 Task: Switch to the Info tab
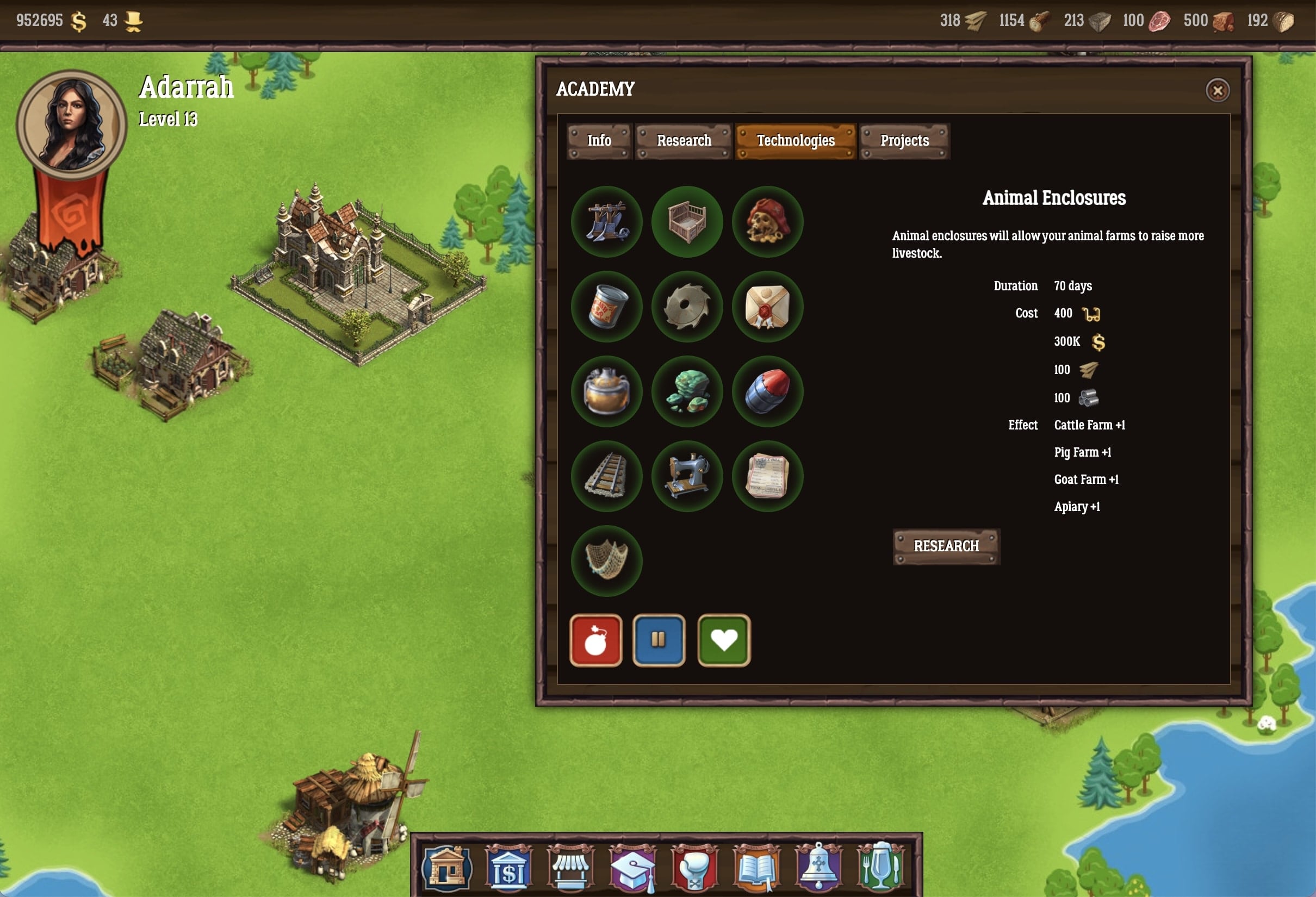(x=599, y=141)
